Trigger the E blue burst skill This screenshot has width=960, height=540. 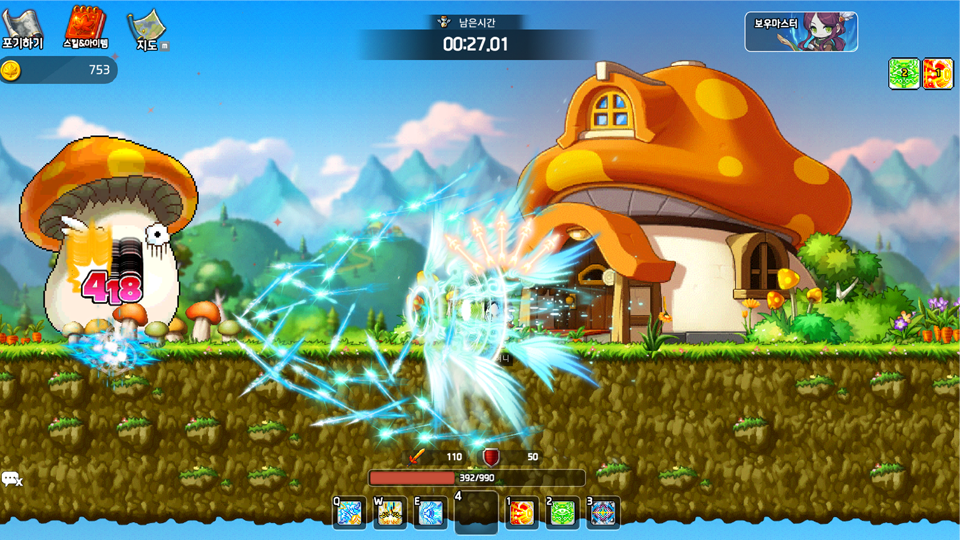pyautogui.click(x=431, y=513)
